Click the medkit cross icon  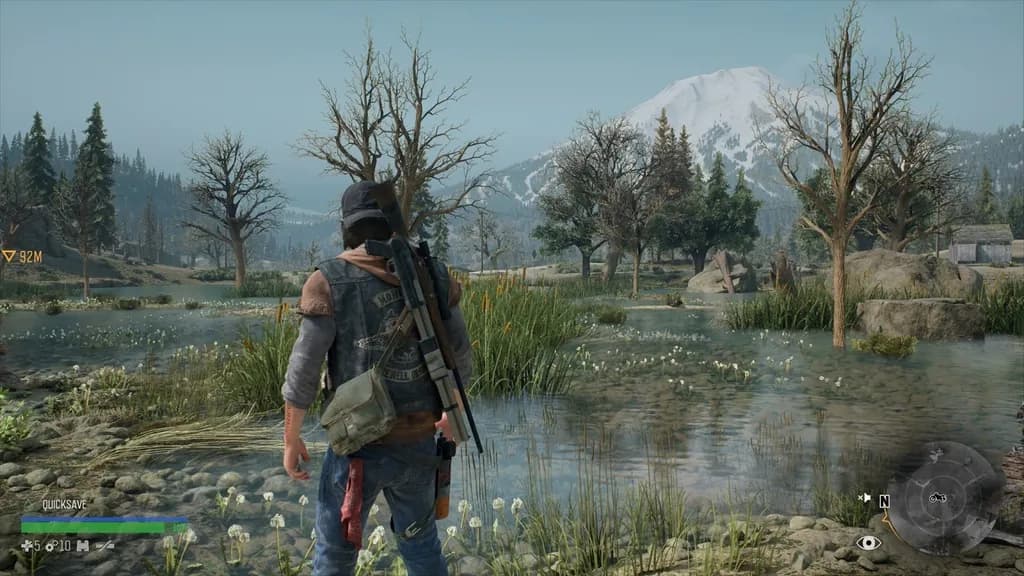(26, 545)
